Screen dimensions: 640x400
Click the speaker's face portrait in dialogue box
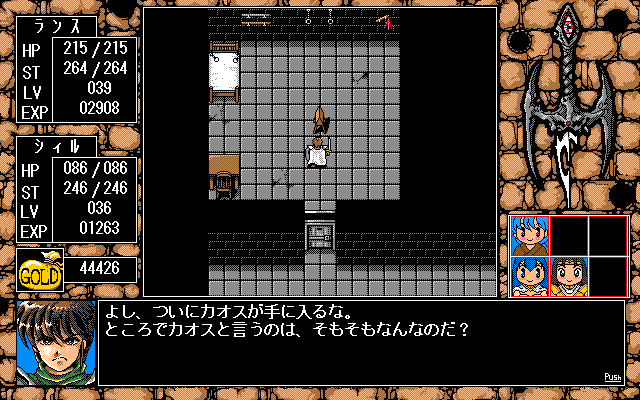coord(55,341)
